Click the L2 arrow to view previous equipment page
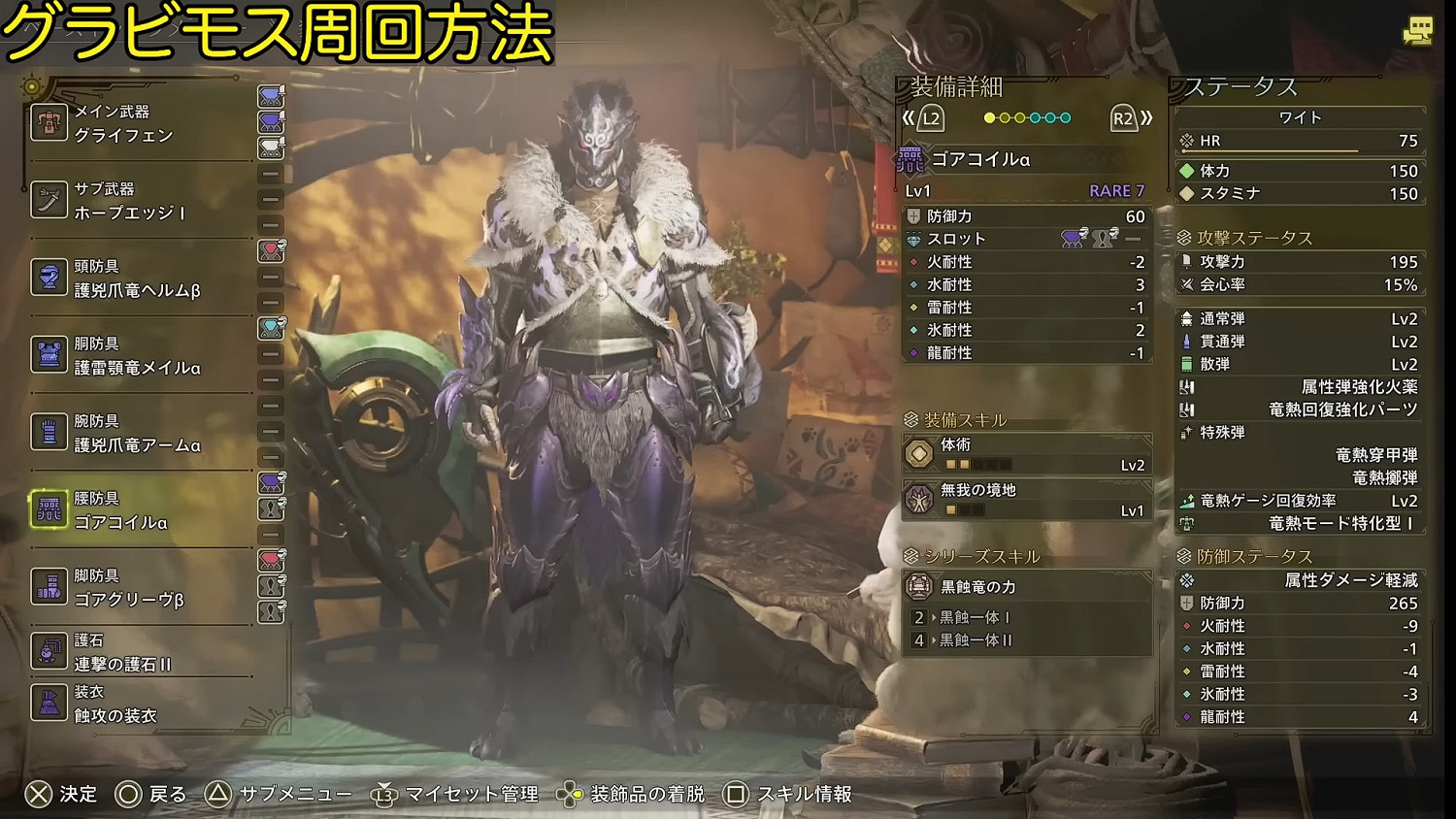1456x819 pixels. coord(932,117)
